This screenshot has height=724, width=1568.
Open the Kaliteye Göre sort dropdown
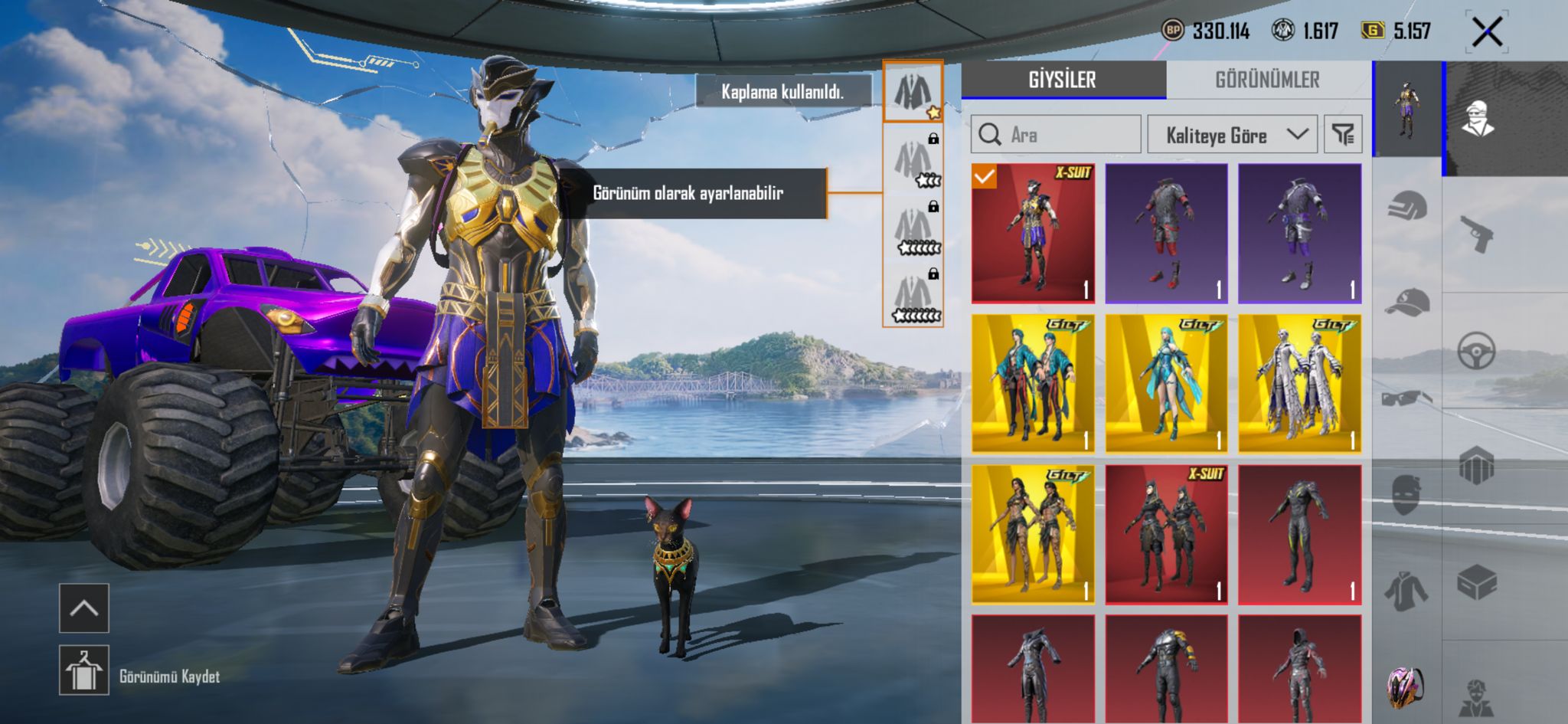pos(1232,135)
